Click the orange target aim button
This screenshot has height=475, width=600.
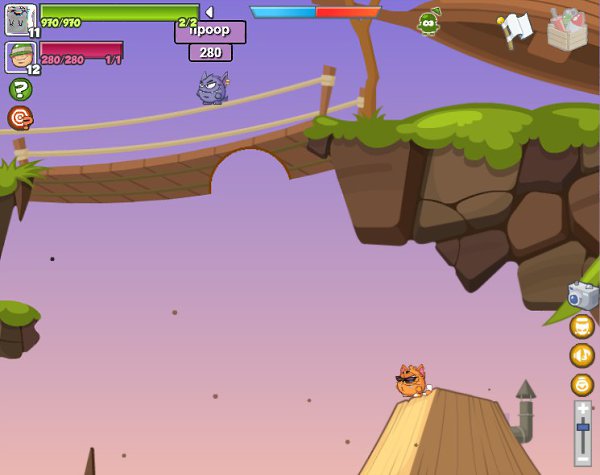pyautogui.click(x=20, y=119)
